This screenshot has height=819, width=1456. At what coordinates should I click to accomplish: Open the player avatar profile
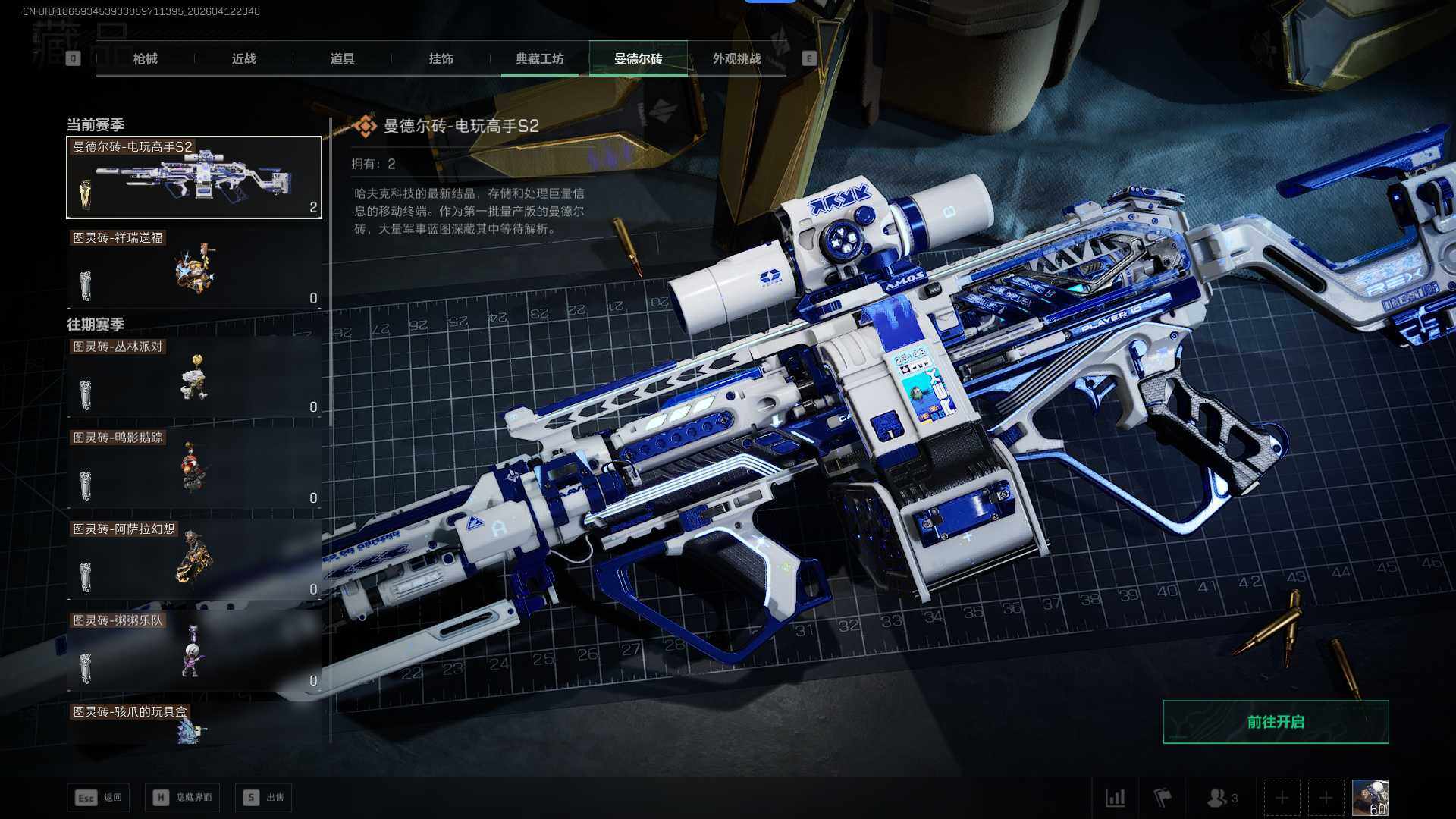pos(1370,798)
